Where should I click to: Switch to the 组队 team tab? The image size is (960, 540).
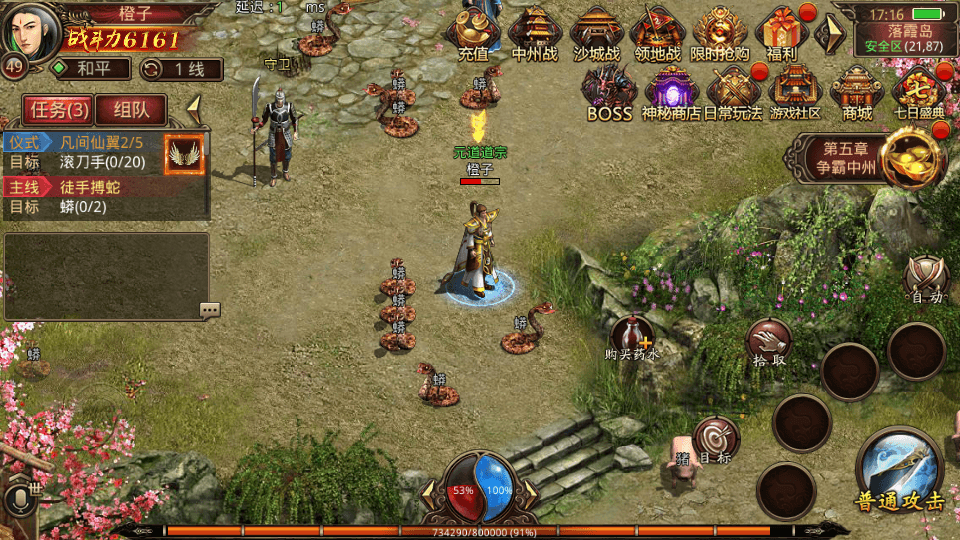click(133, 110)
